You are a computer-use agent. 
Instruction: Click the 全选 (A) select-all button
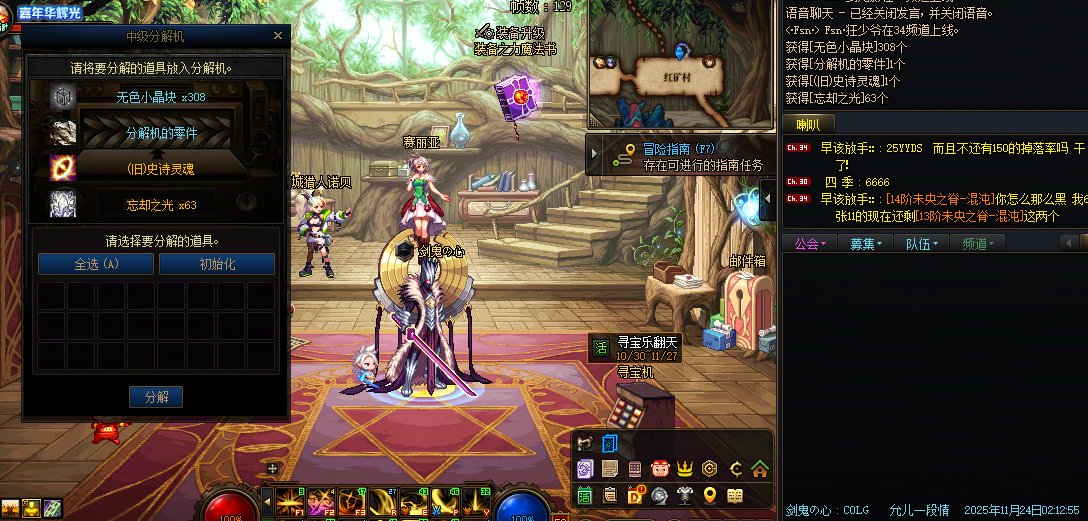96,264
